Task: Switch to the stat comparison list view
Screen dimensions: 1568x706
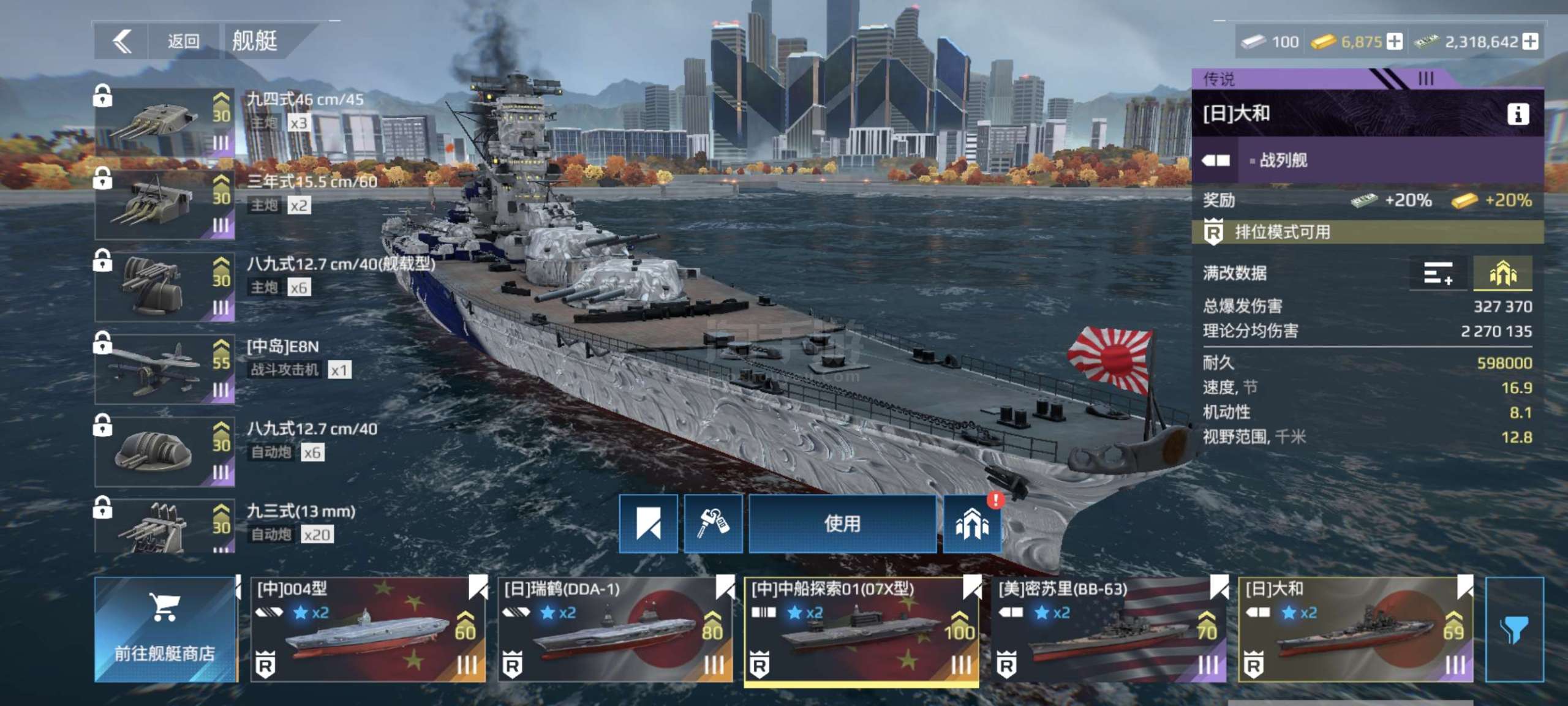Action: 1437,273
